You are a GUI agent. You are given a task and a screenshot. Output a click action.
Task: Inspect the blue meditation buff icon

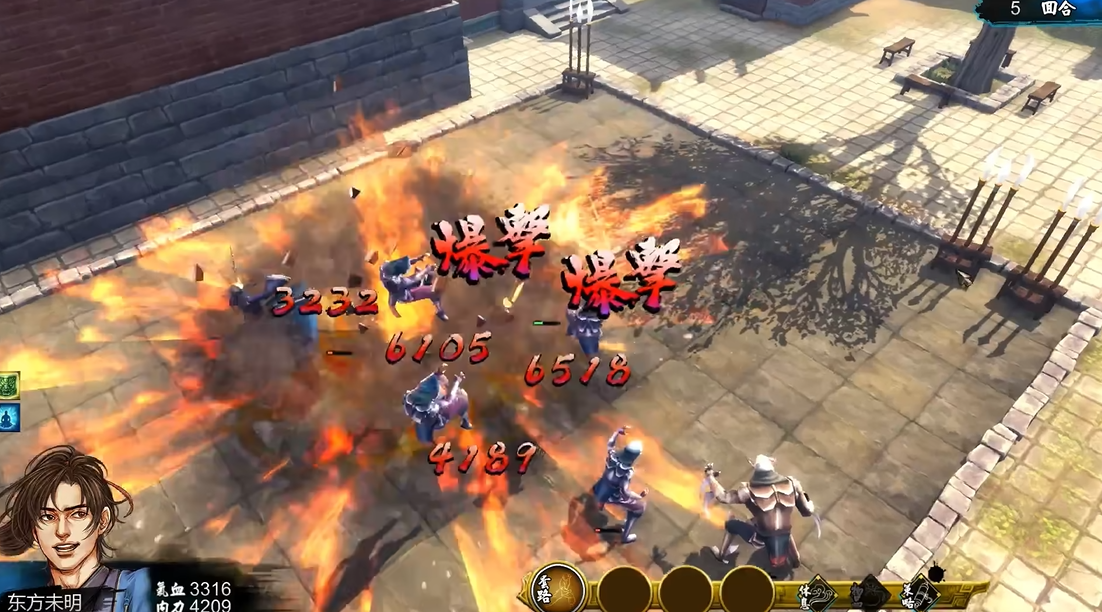(x=8, y=418)
